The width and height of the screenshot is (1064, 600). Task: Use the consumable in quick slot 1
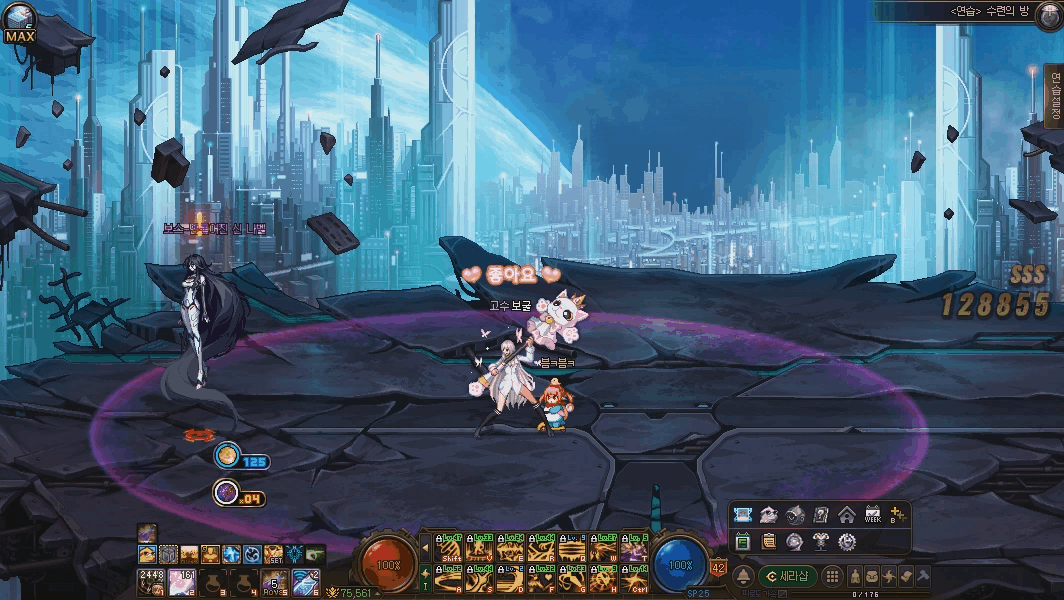pyautogui.click(x=151, y=580)
